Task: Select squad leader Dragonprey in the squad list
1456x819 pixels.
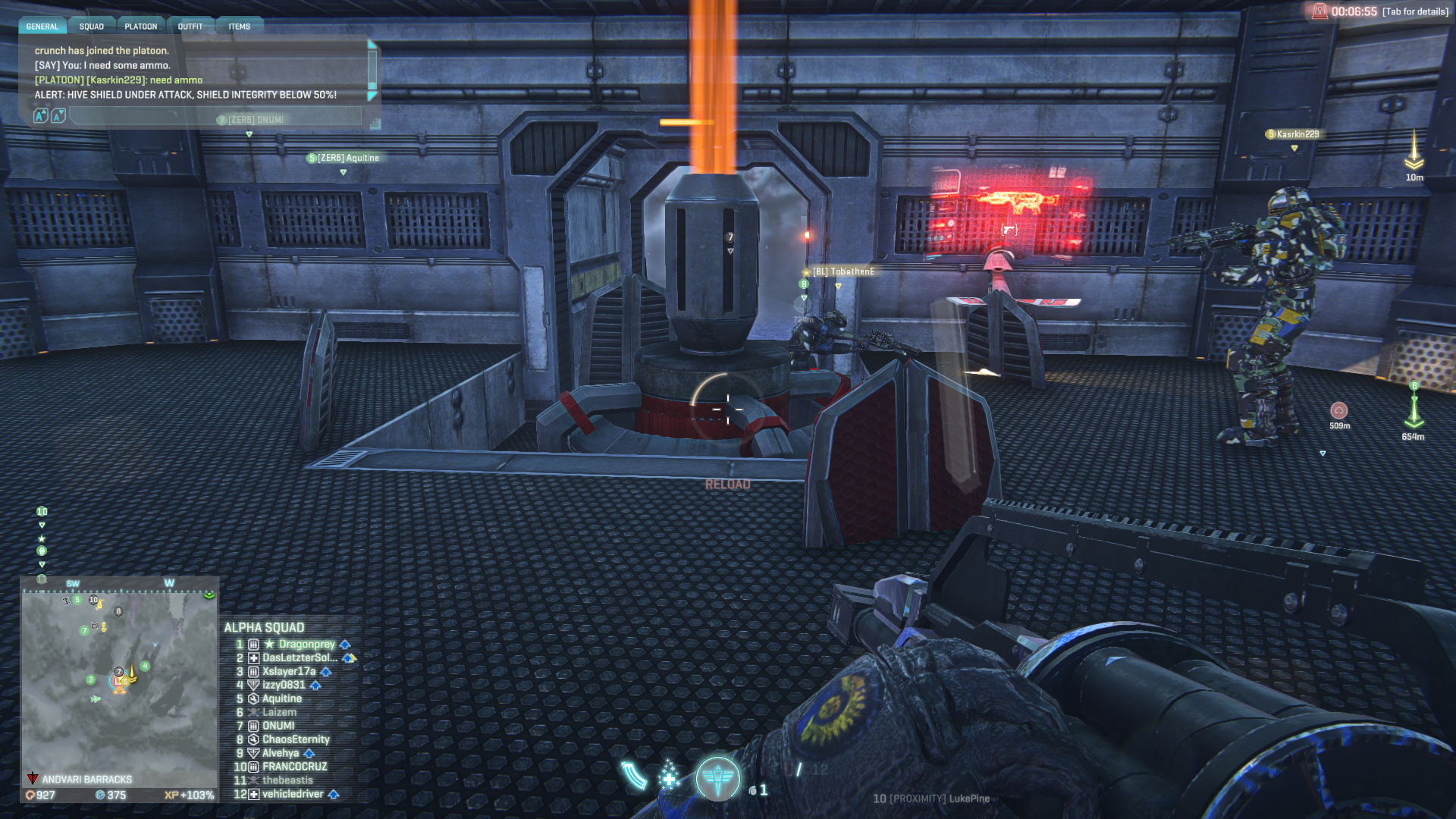Action: 306,645
